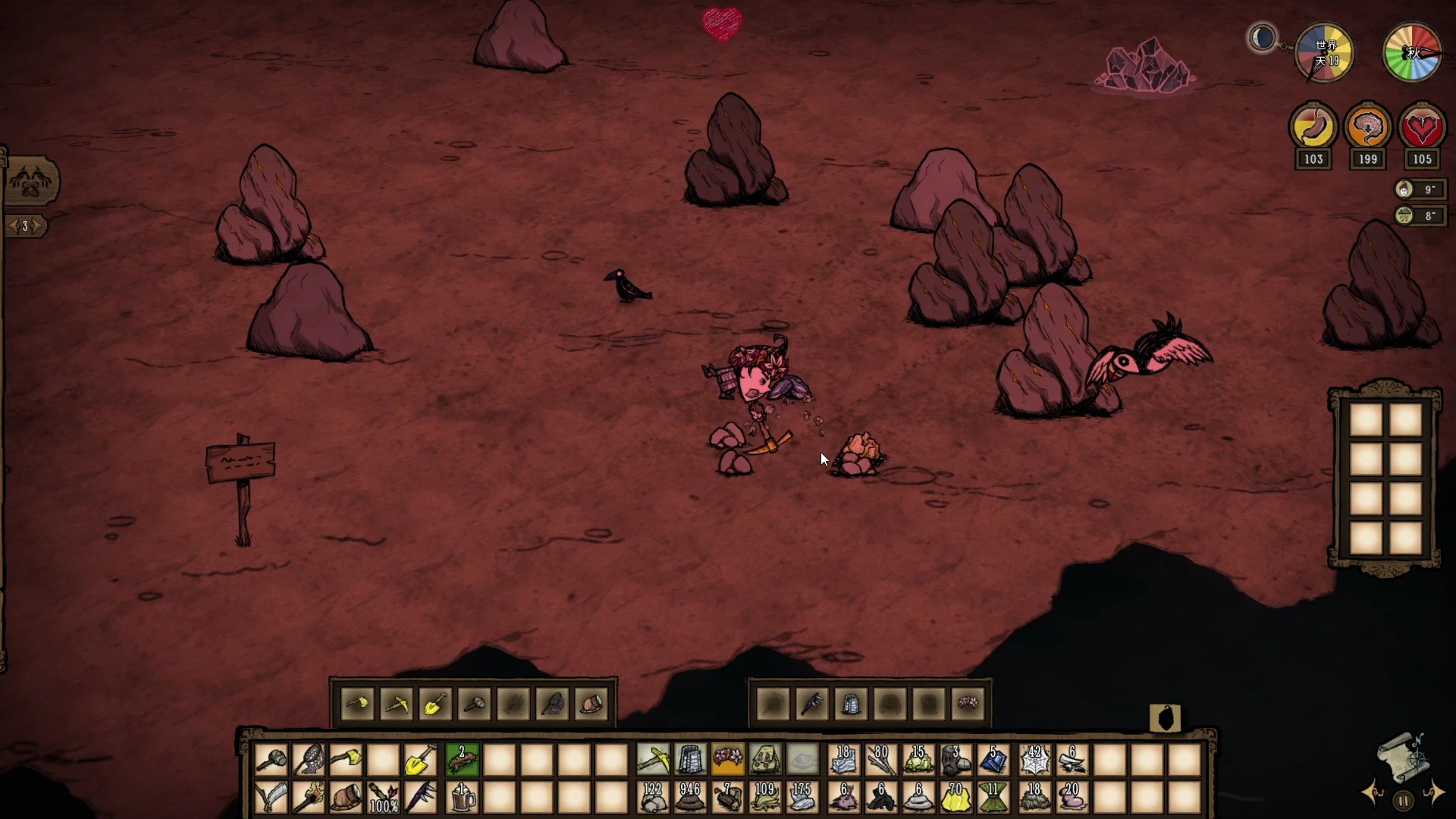Rotate the camera with the left arrow

pyautogui.click(x=1373, y=793)
